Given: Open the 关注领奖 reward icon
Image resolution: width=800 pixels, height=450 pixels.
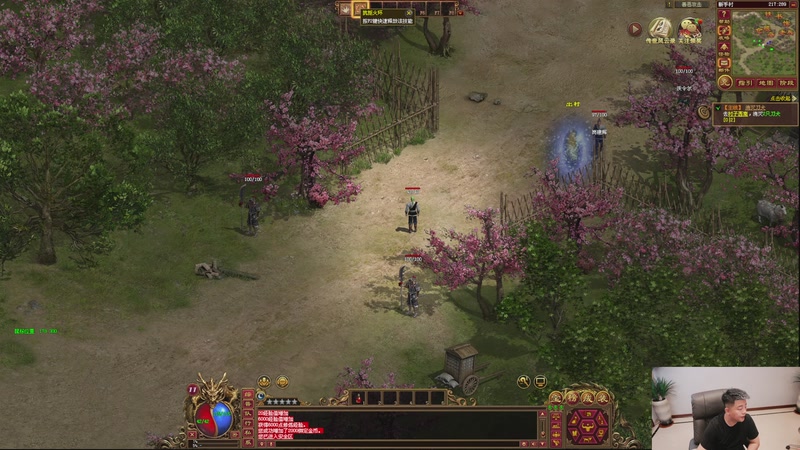Looking at the screenshot, I should (691, 28).
